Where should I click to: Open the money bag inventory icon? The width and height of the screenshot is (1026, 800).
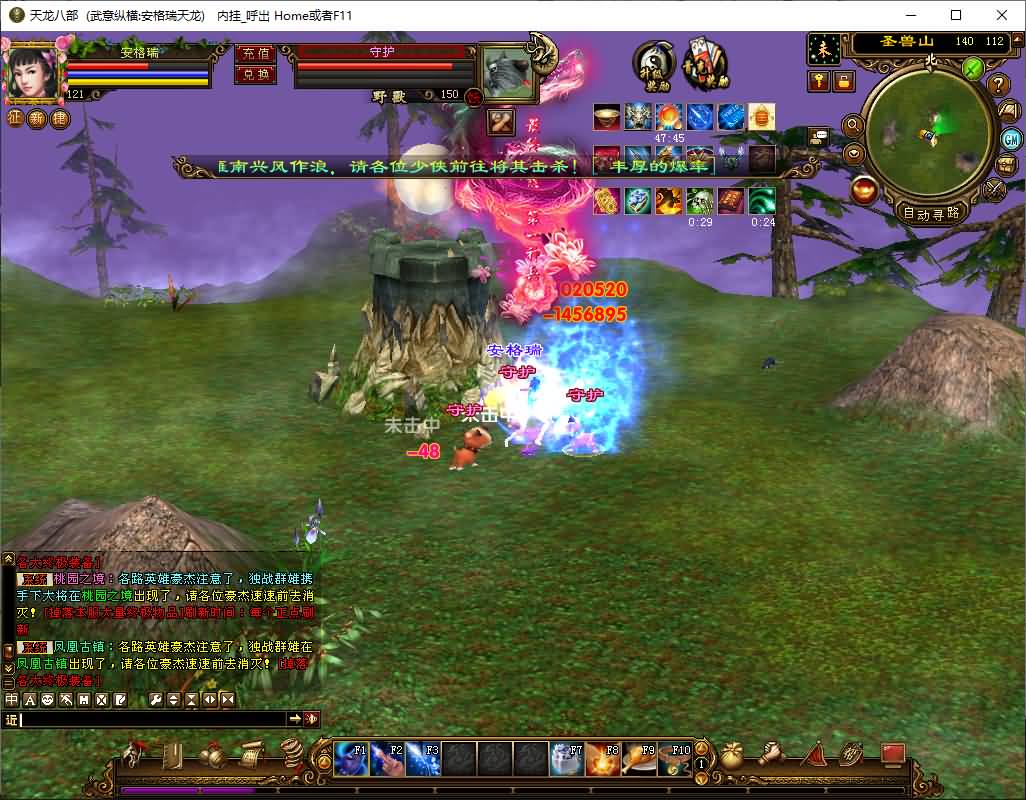[733, 754]
